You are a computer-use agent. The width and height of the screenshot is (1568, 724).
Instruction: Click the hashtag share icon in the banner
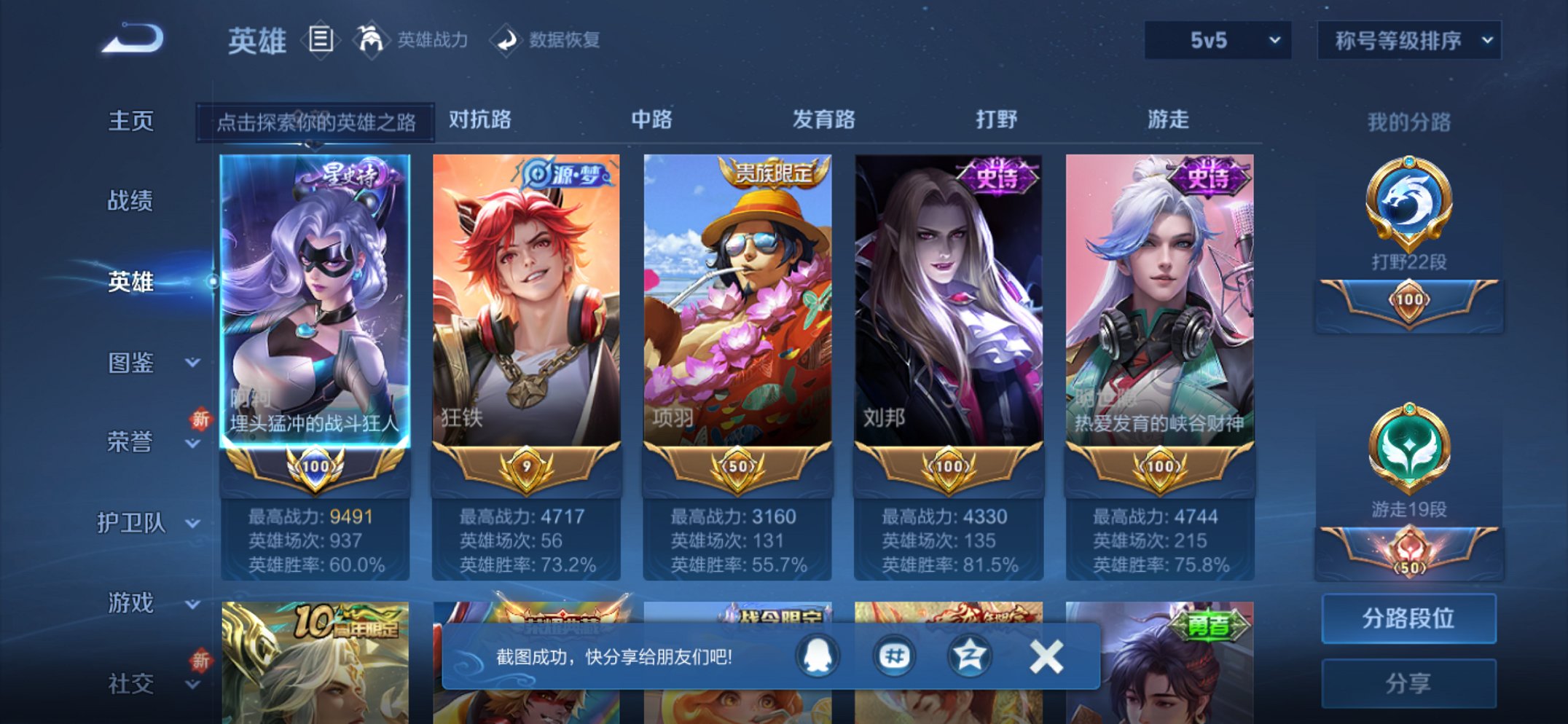coord(894,655)
